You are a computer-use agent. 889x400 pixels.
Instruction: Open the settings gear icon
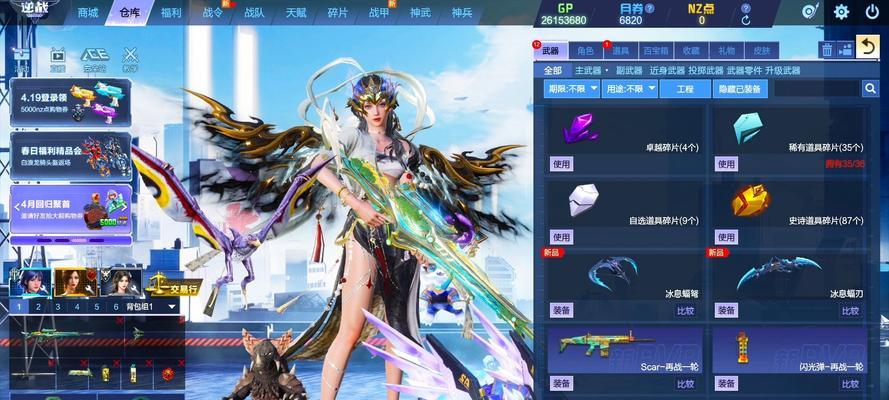(841, 12)
